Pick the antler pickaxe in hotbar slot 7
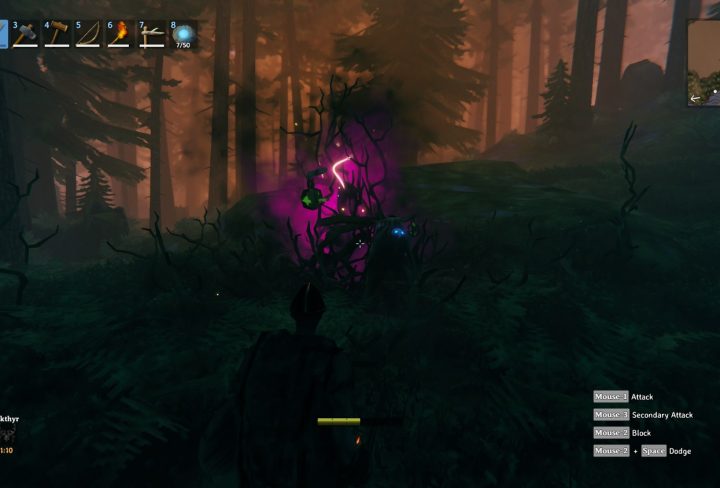The image size is (720, 488). 153,34
